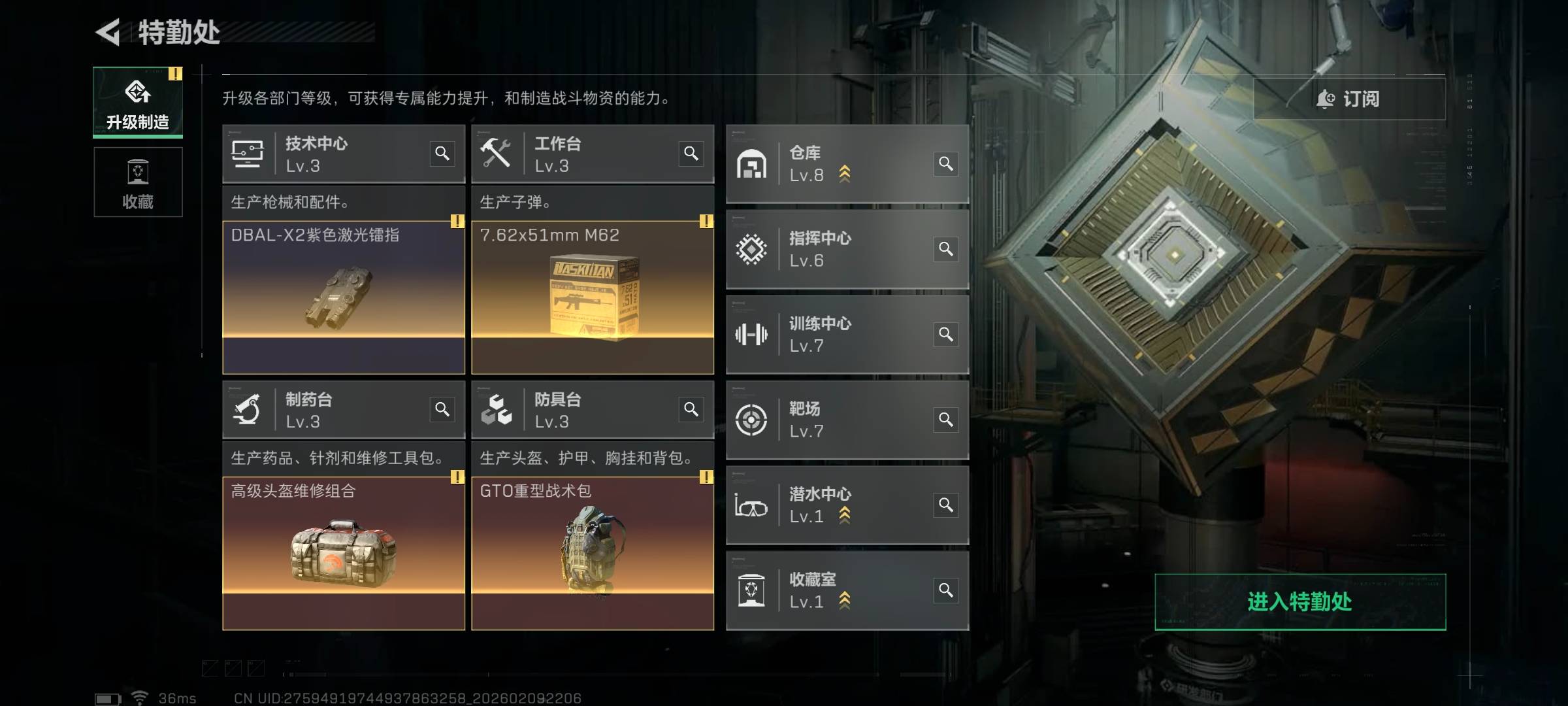Image resolution: width=1568 pixels, height=706 pixels.
Task: Select the 高级头盔维修组合 crafting card
Action: 344,553
